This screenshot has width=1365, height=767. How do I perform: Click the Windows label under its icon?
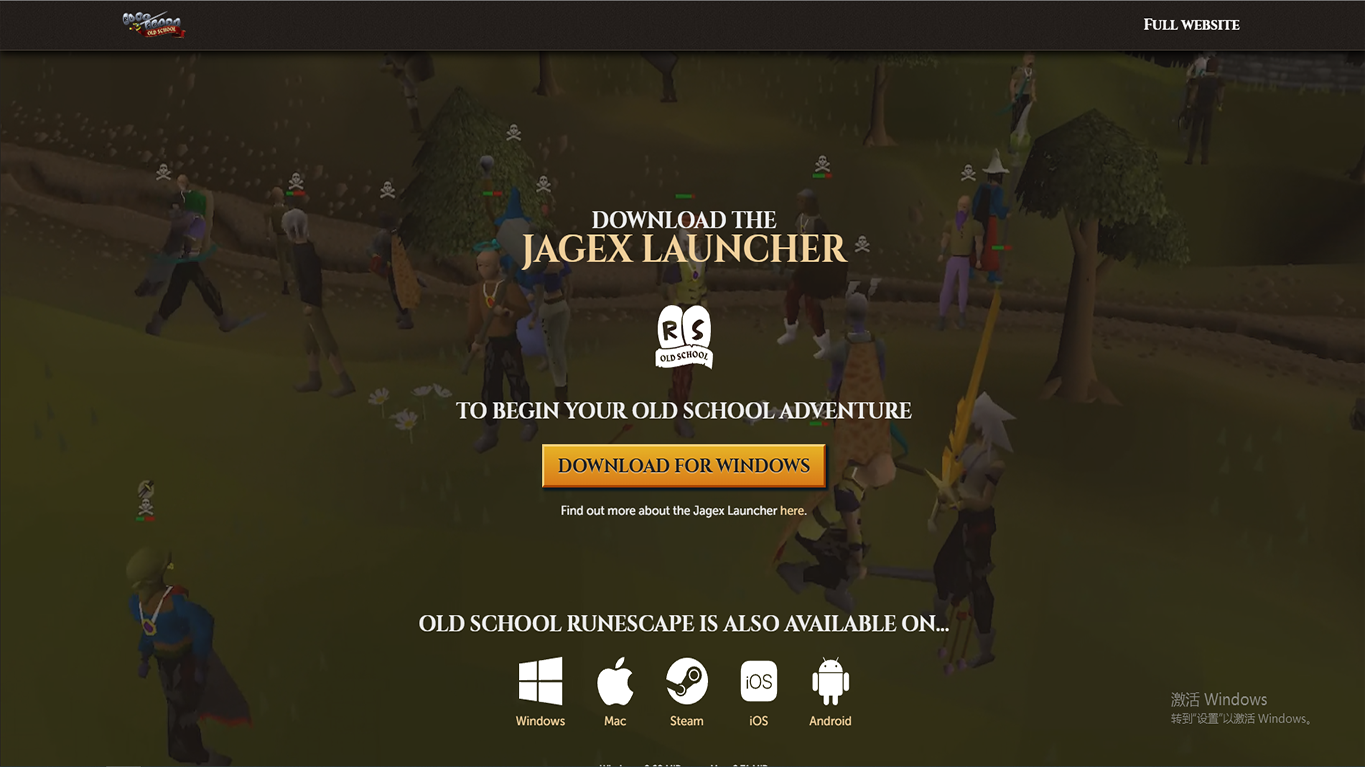pos(540,720)
